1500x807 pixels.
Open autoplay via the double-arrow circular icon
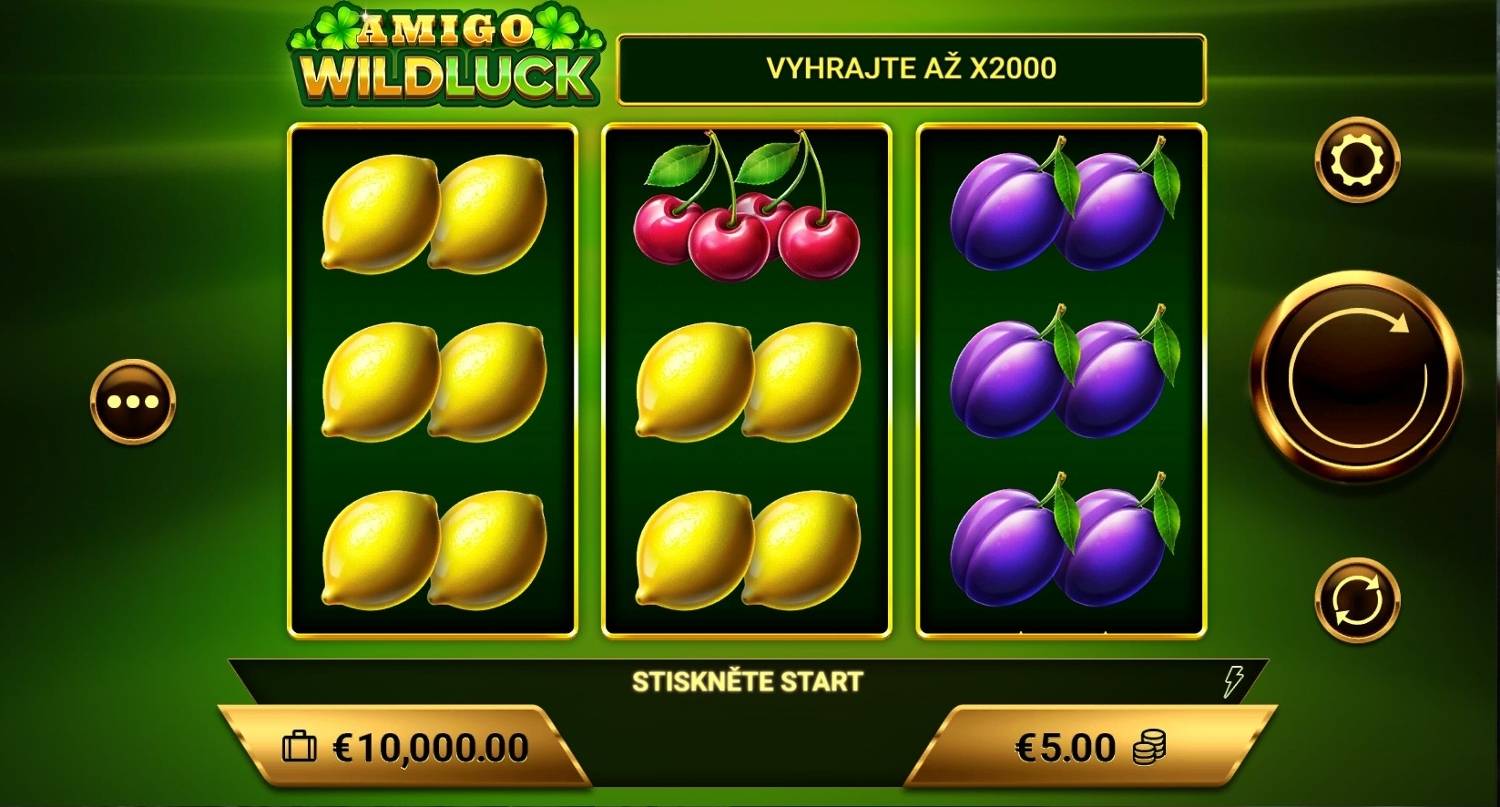1356,600
